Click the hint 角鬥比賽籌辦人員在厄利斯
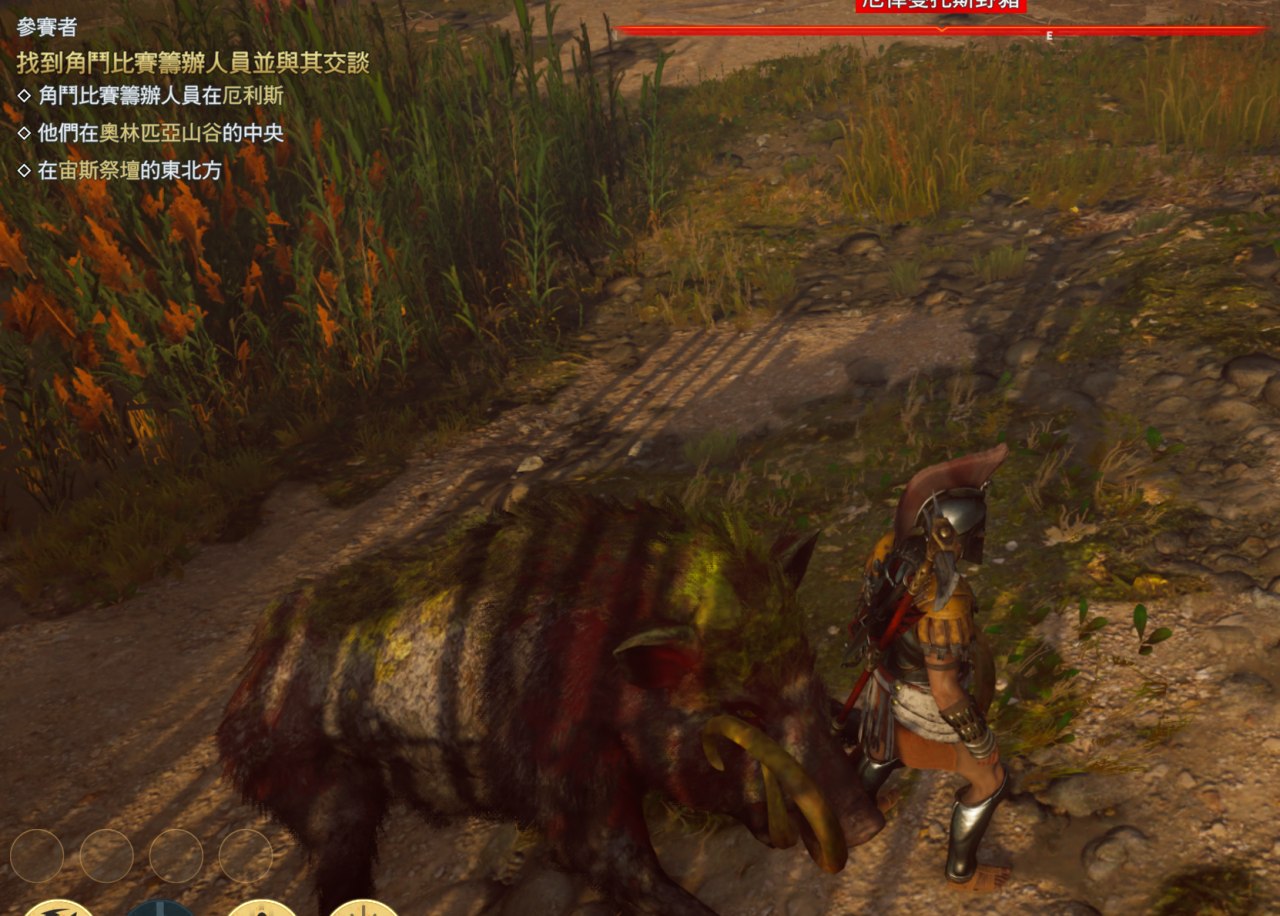1280x916 pixels. pyautogui.click(x=160, y=96)
